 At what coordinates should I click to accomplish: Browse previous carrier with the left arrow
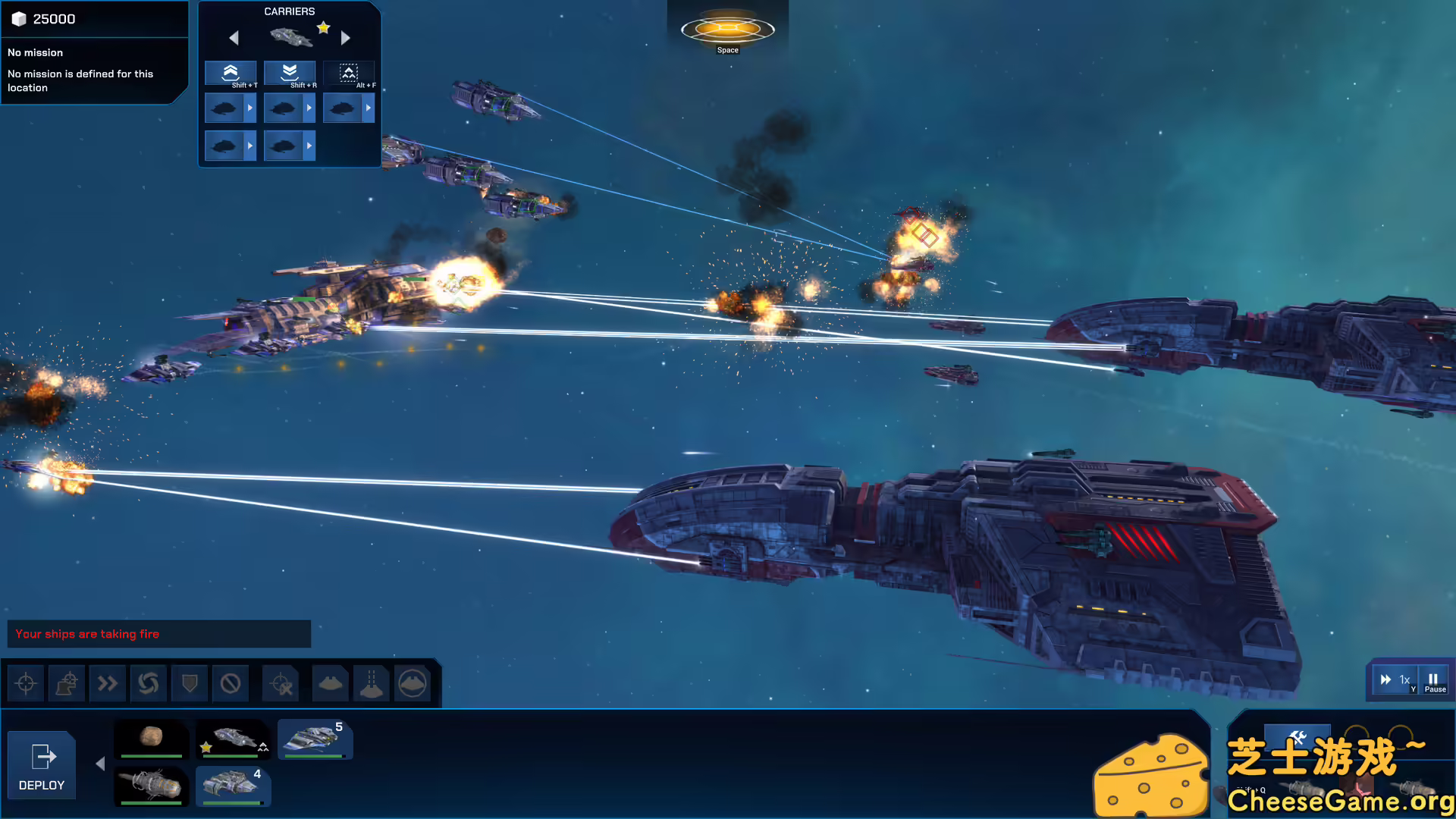click(x=234, y=38)
